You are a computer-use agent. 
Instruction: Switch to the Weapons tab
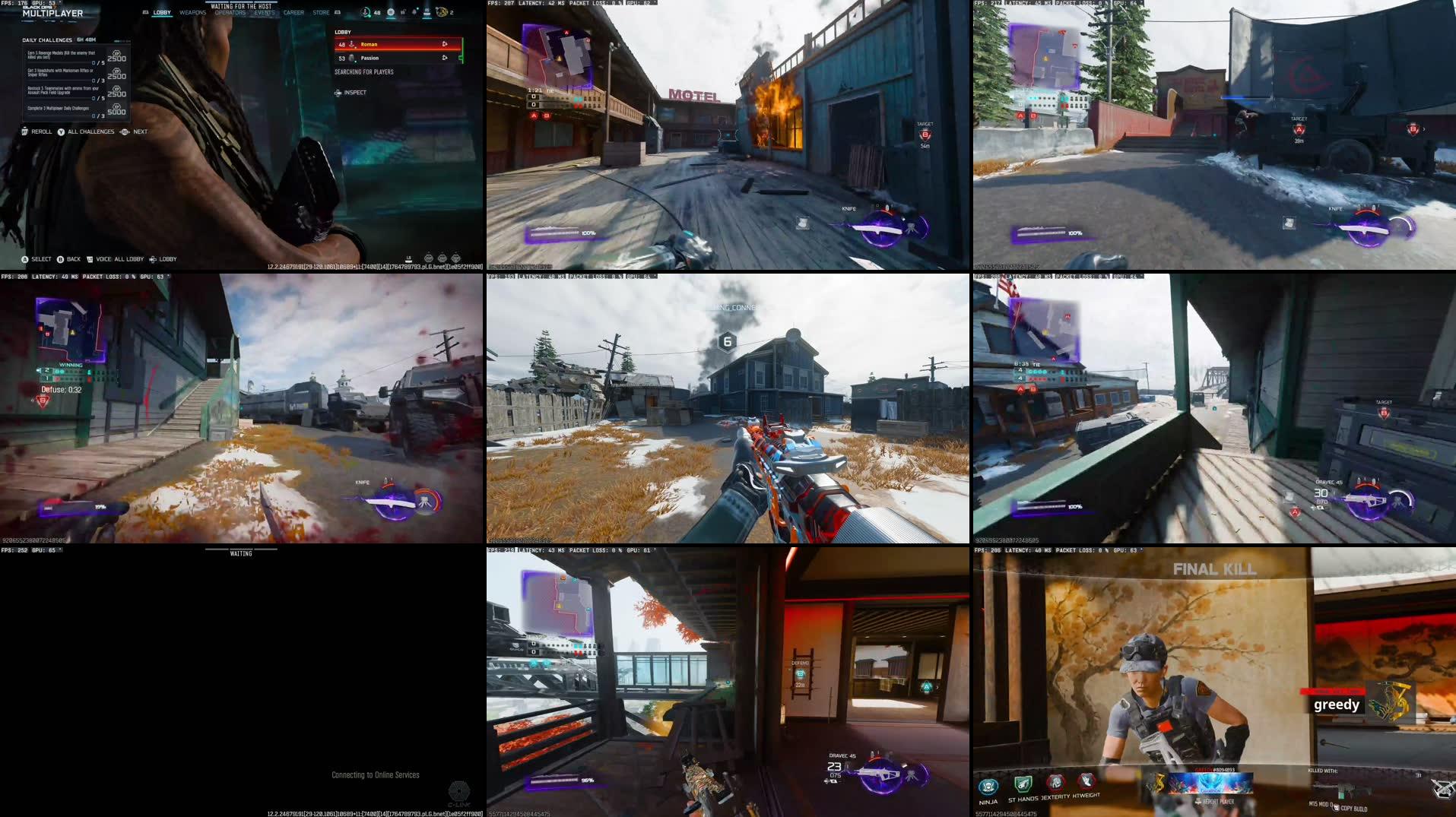point(193,12)
